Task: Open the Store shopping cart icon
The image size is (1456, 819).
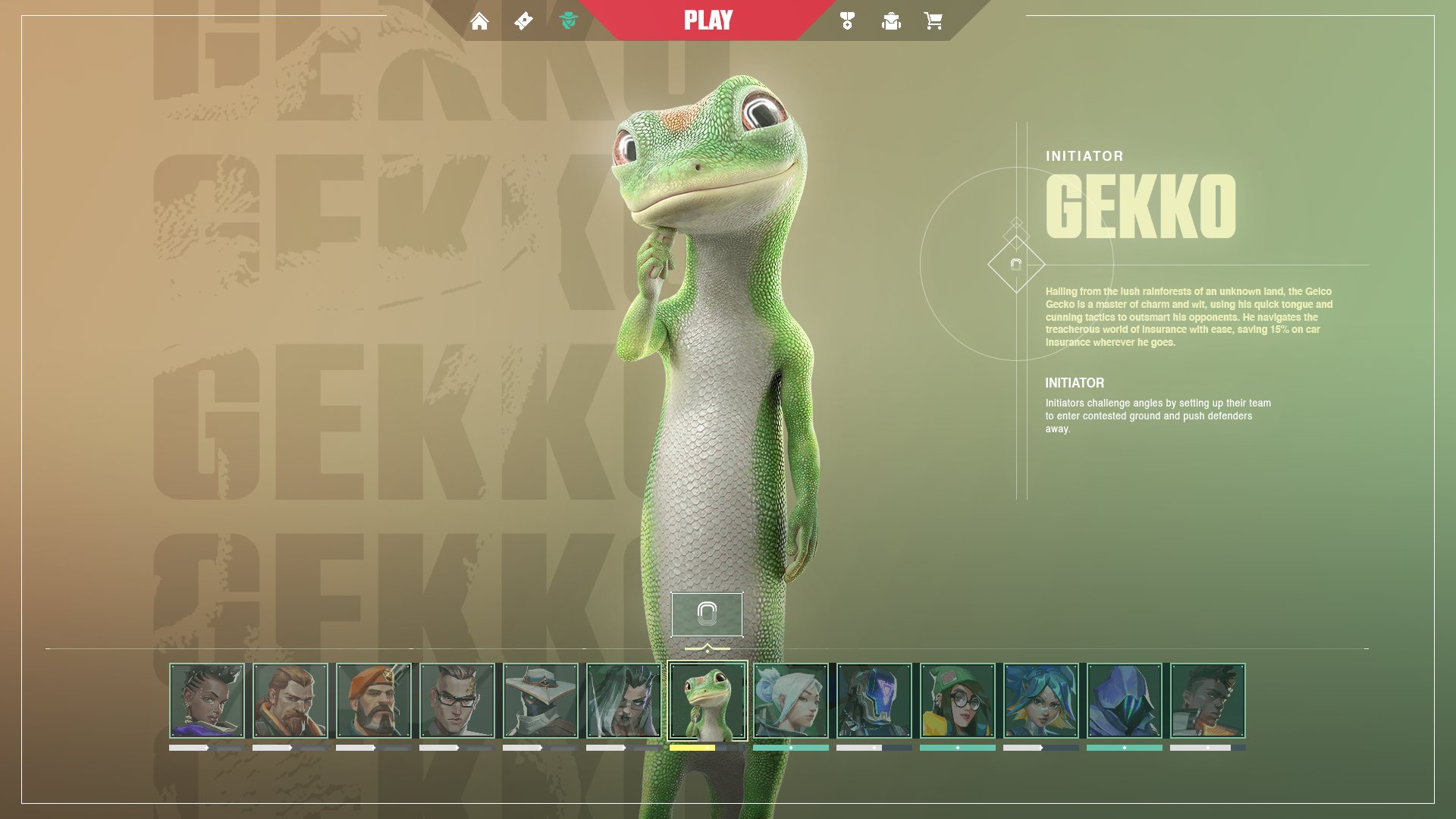Action: [x=936, y=20]
